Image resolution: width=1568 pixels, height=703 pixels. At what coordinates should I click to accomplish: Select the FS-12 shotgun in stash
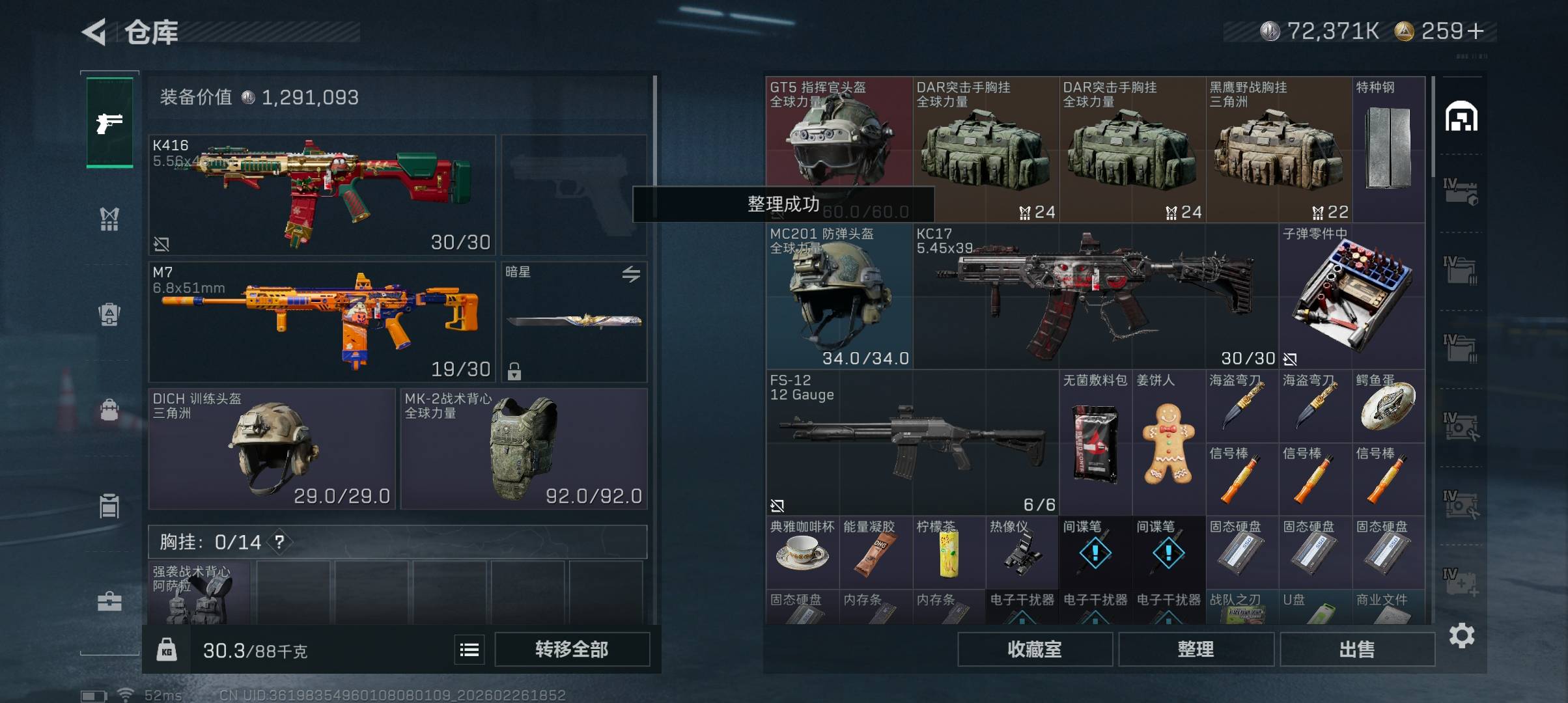[x=912, y=443]
